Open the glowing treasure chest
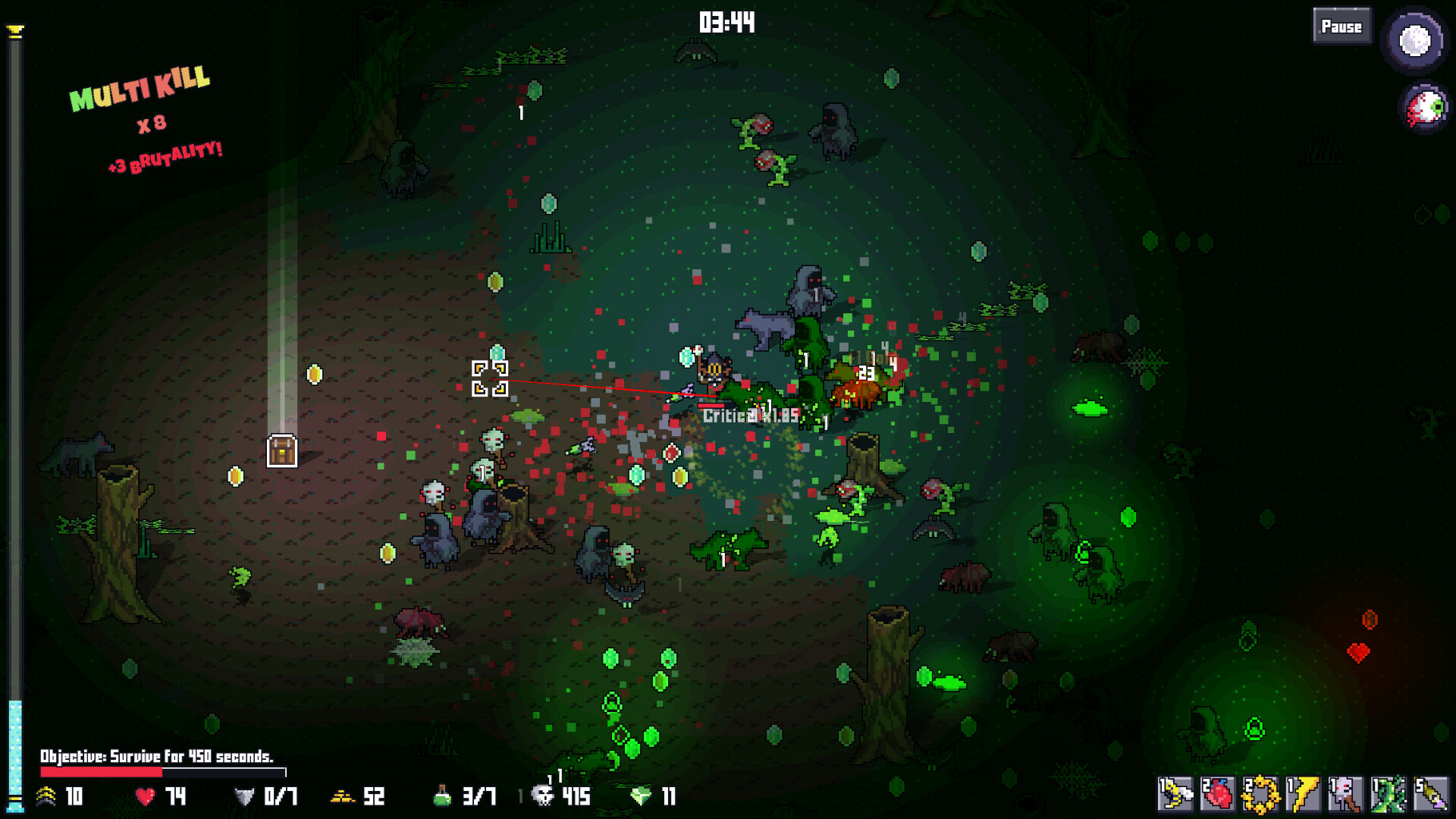 pyautogui.click(x=281, y=450)
